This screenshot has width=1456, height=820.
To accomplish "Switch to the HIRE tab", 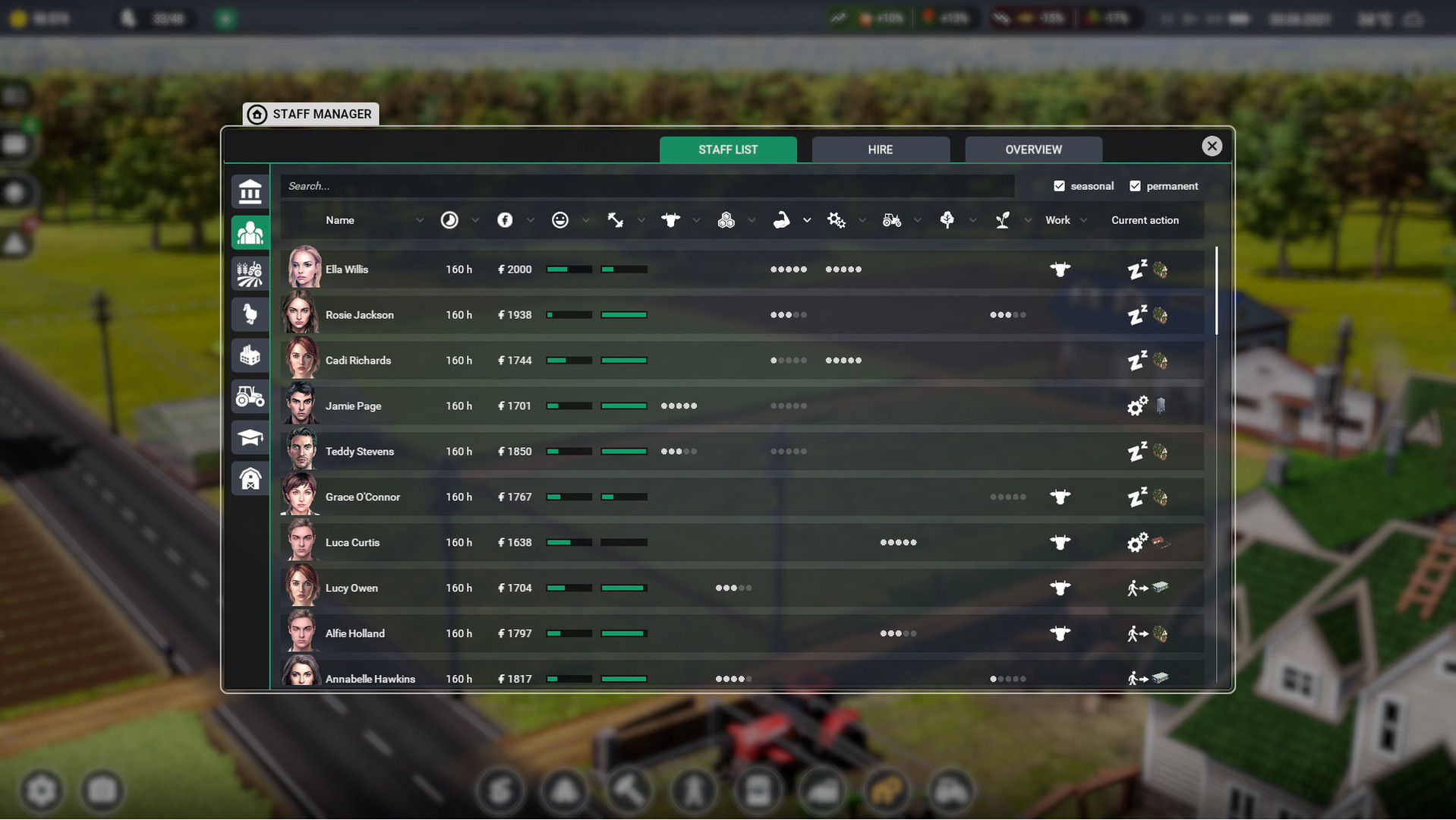I will (881, 149).
